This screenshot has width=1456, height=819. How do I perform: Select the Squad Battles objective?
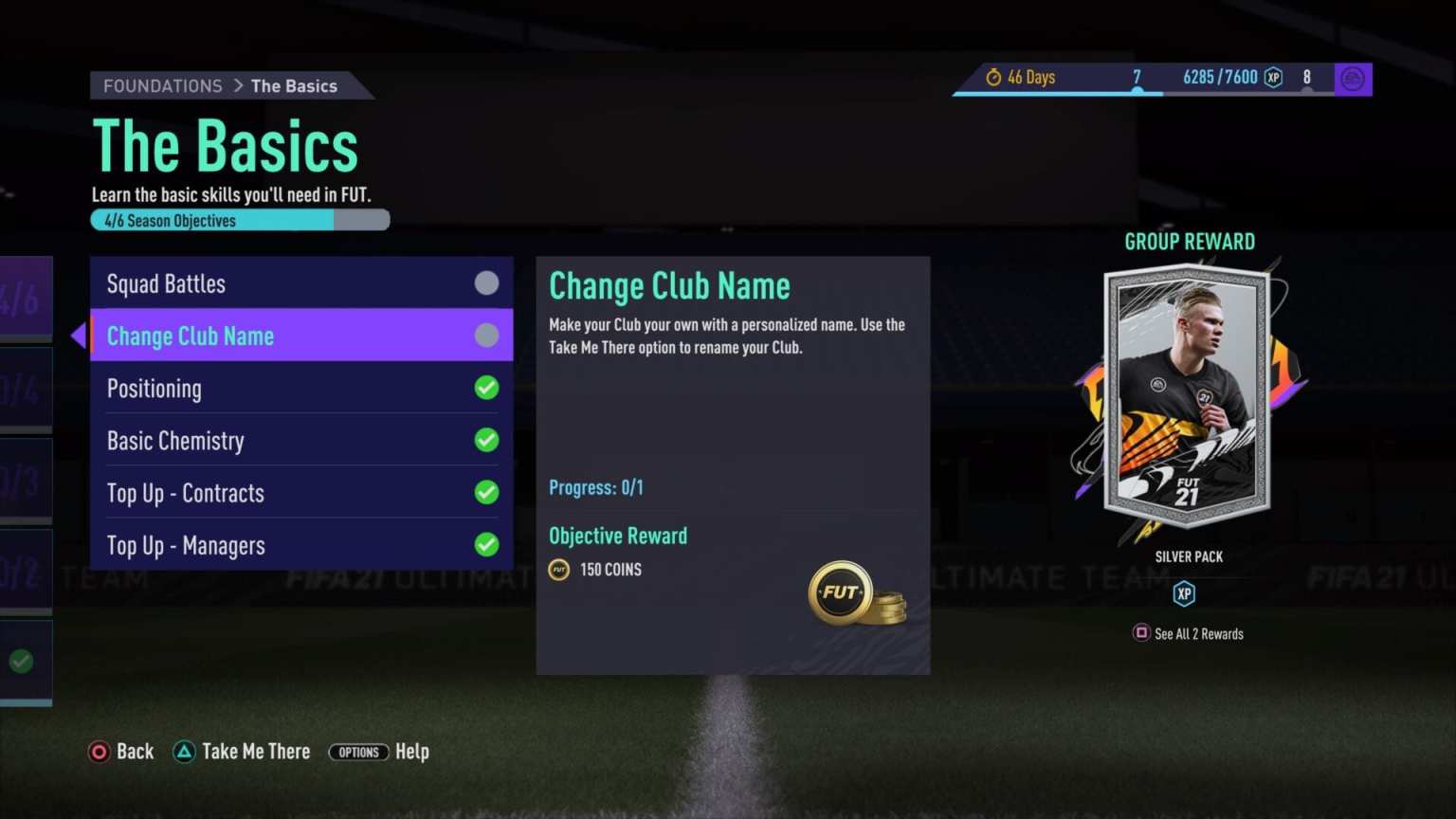coord(300,283)
